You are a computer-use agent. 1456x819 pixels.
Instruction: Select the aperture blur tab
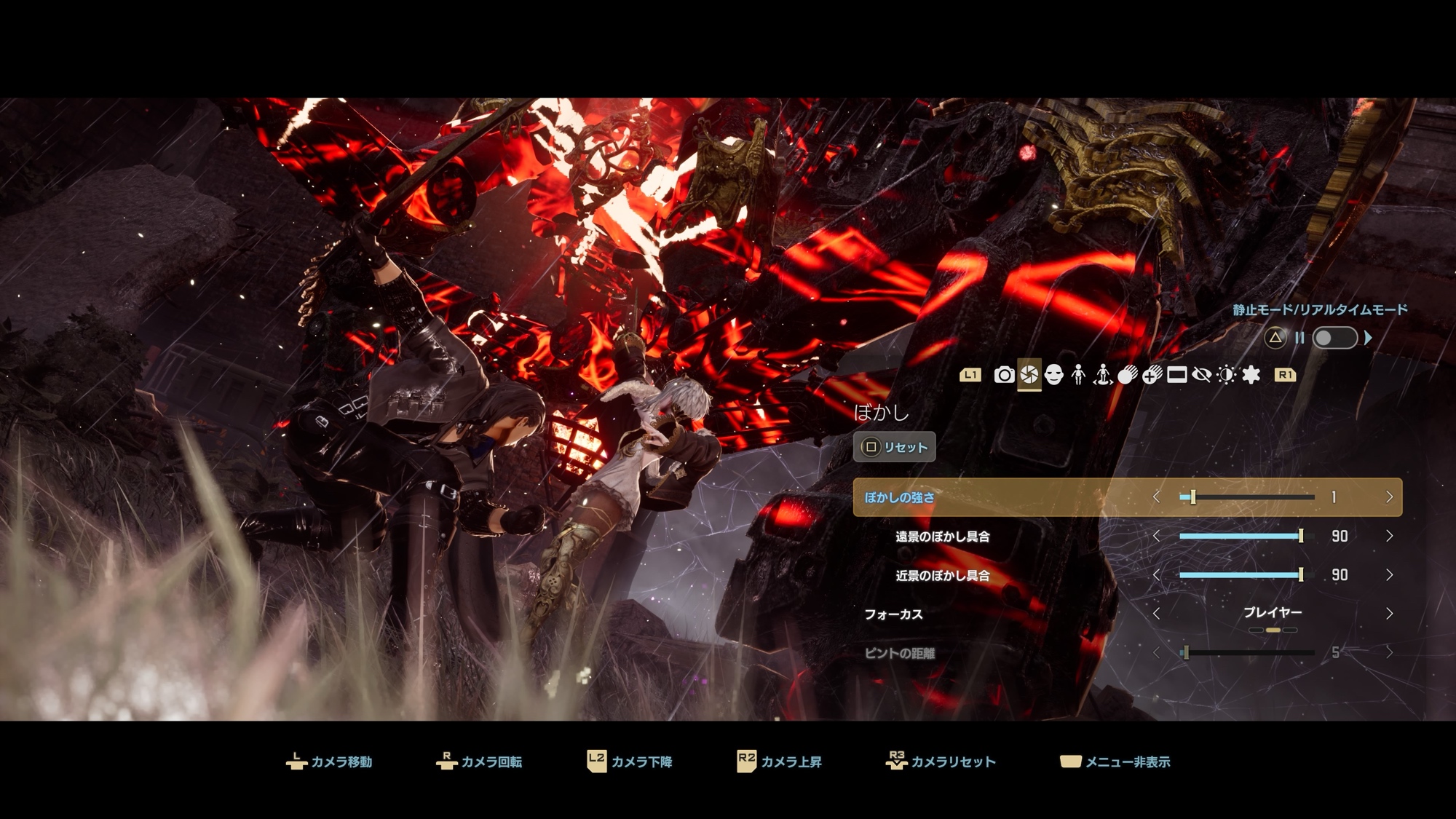[x=1029, y=375]
